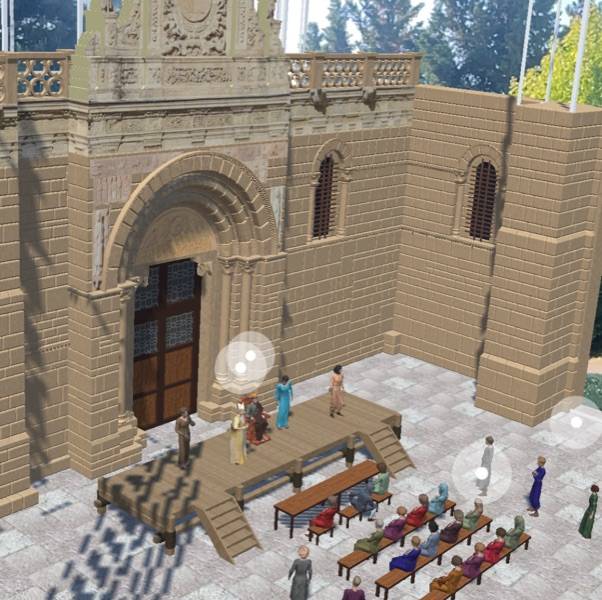
Task: Open the upper hotspot beside the arched doorway
Action: tap(250, 355)
